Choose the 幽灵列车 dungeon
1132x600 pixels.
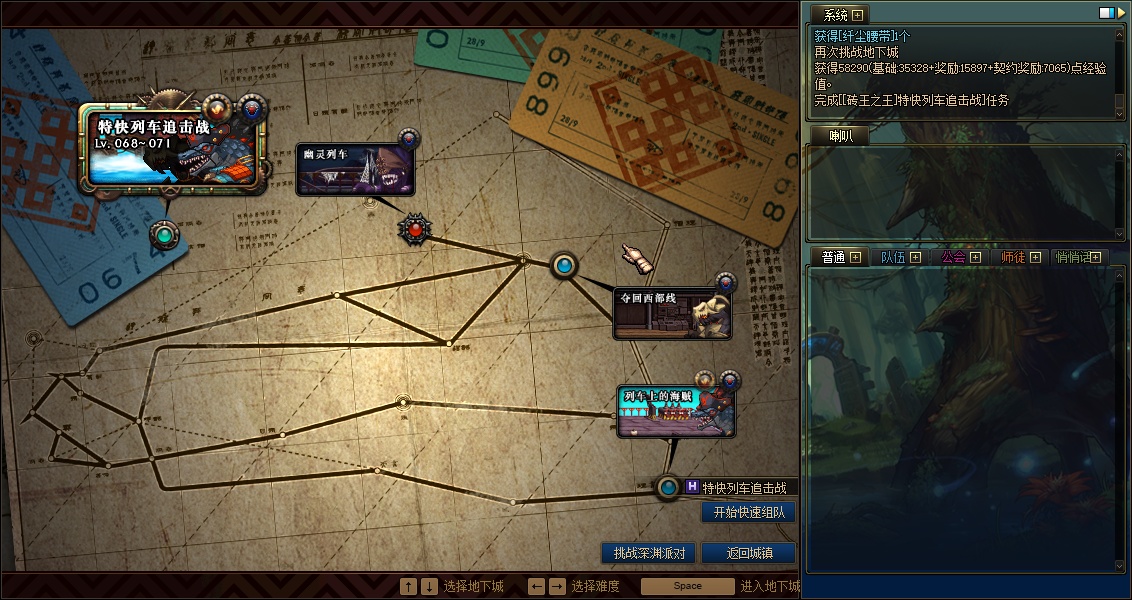point(356,168)
